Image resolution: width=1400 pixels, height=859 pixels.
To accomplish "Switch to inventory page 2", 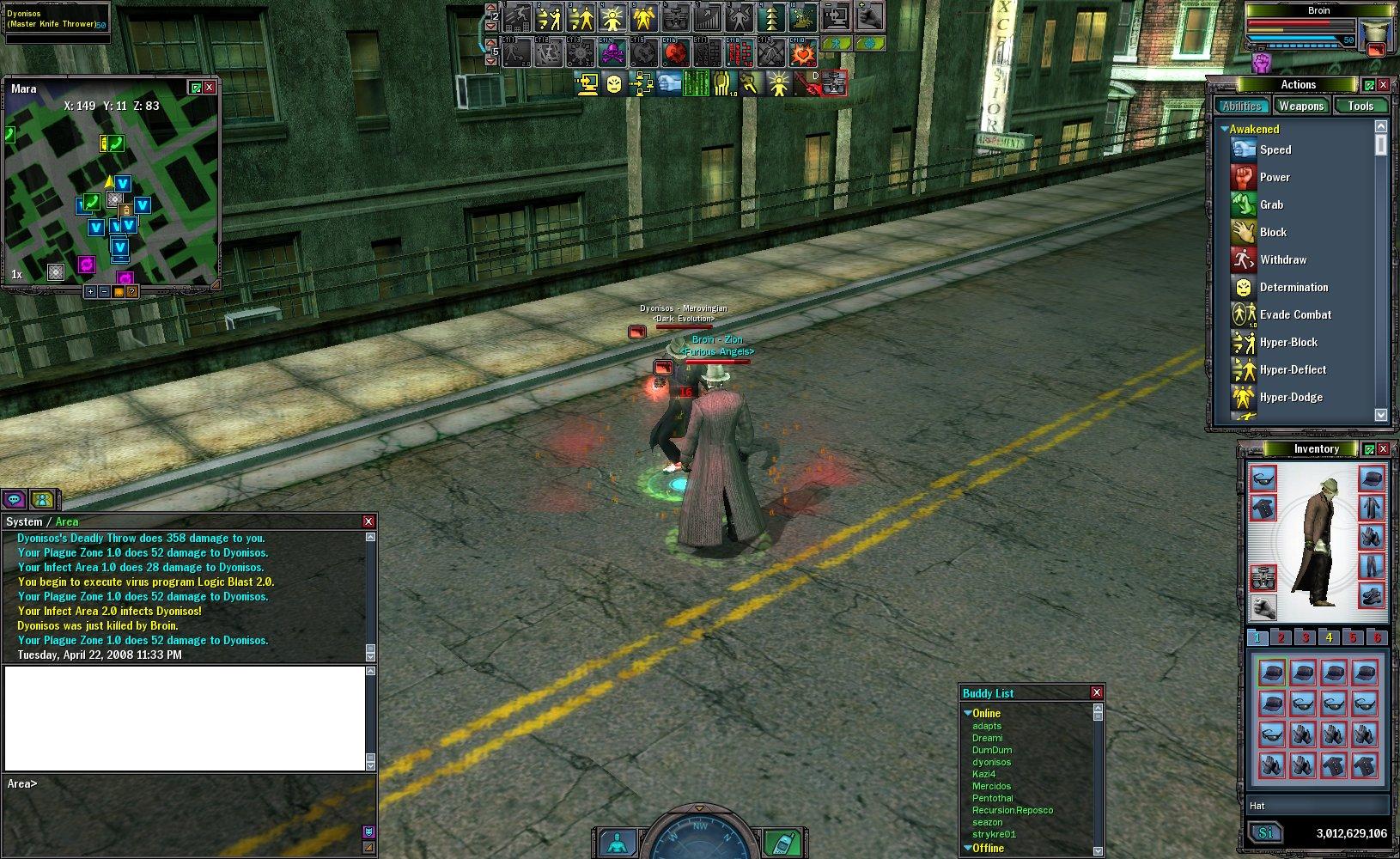I will (1281, 637).
